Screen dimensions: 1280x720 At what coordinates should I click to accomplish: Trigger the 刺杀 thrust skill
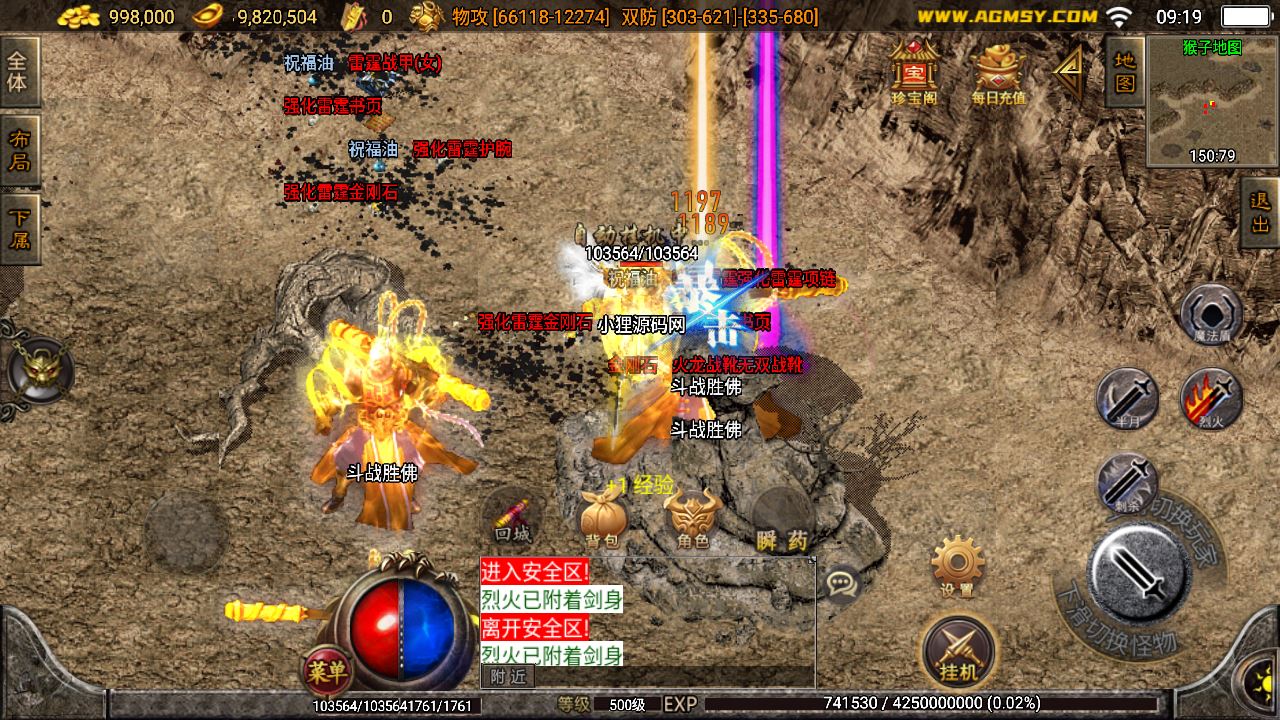(1127, 482)
